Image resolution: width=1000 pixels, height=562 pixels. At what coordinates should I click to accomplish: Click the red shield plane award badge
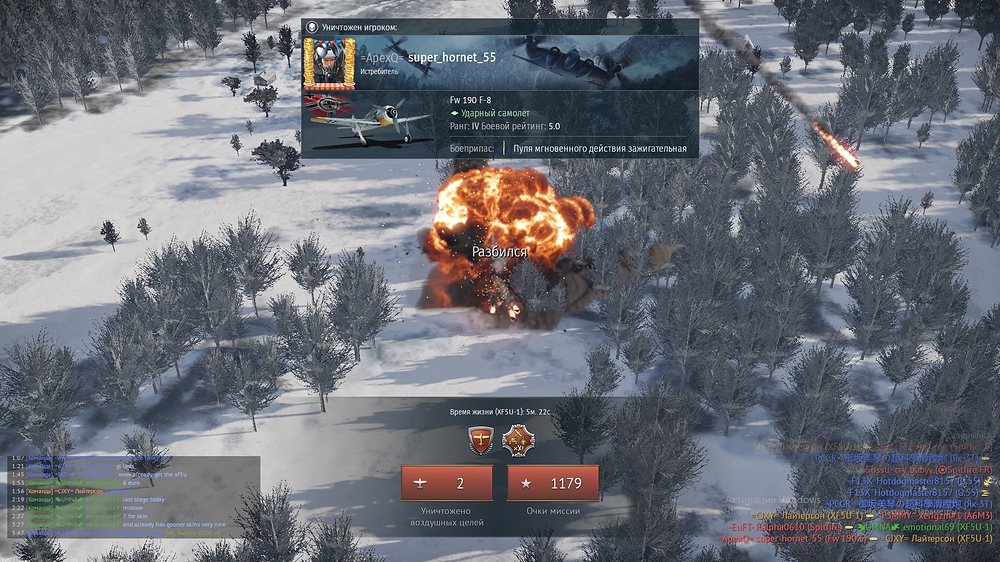[482, 440]
